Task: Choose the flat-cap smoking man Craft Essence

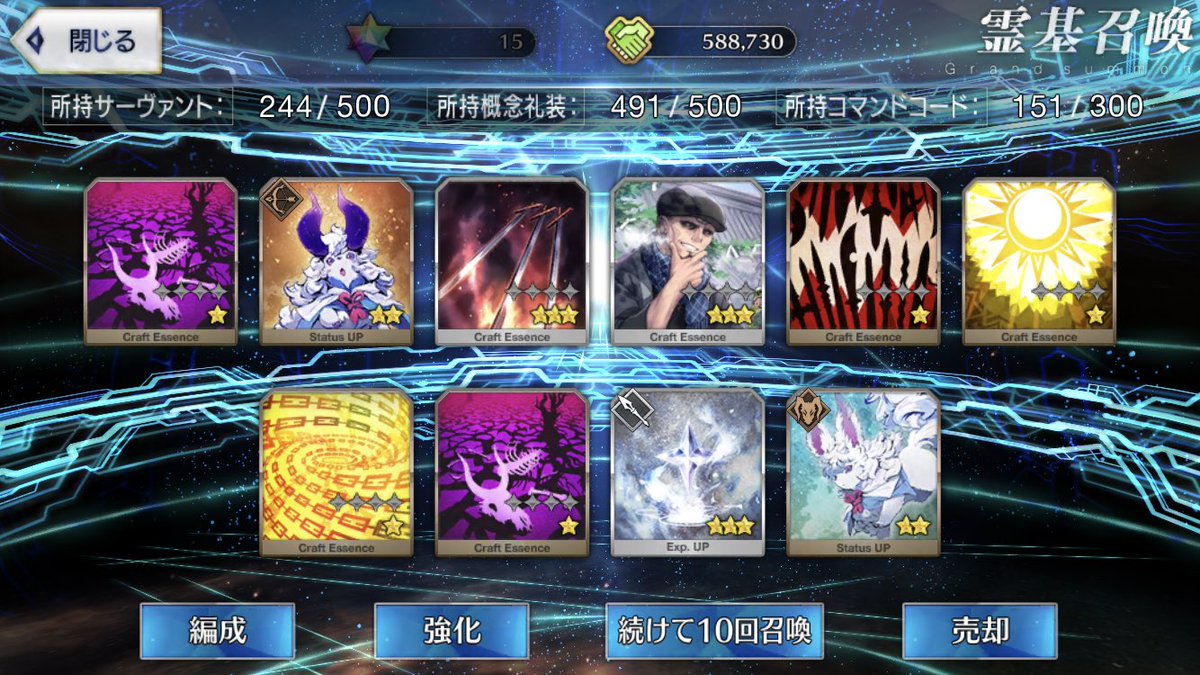Action: (x=688, y=262)
